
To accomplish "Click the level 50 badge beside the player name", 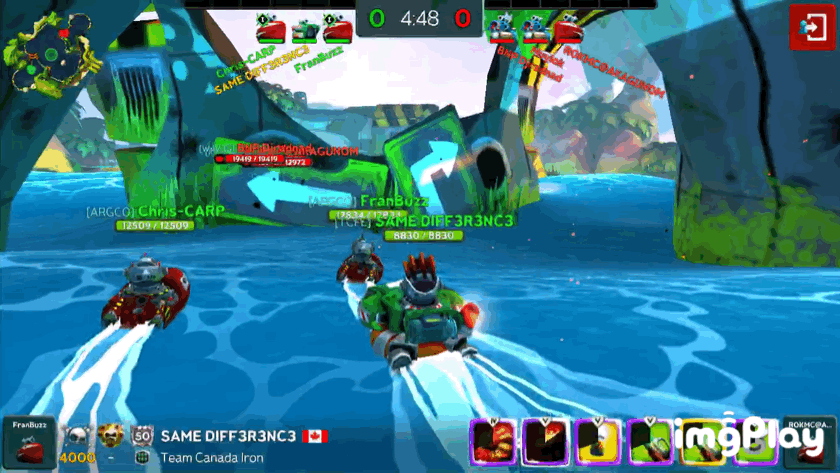I will coord(141,436).
